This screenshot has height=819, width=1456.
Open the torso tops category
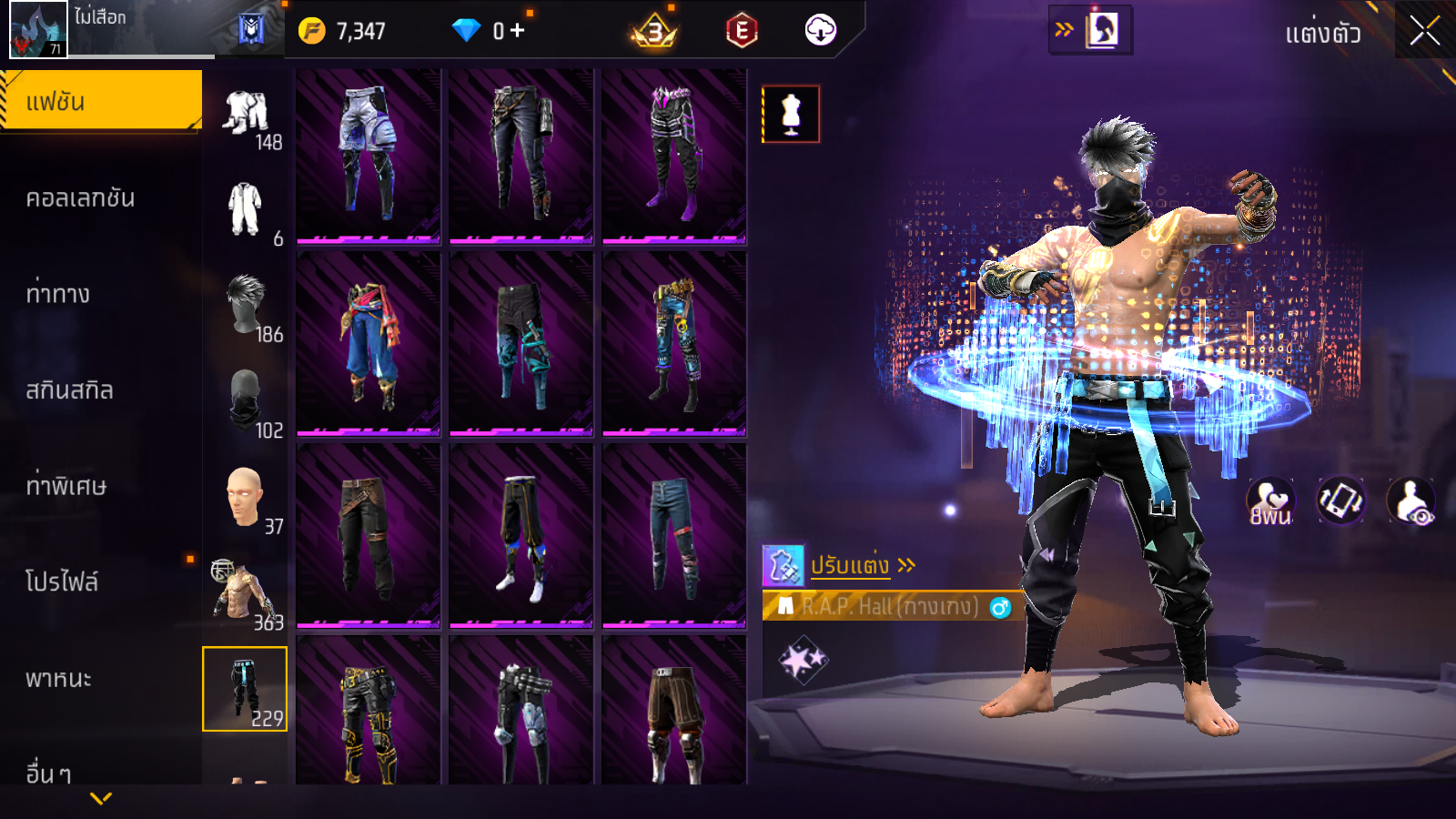(244, 593)
